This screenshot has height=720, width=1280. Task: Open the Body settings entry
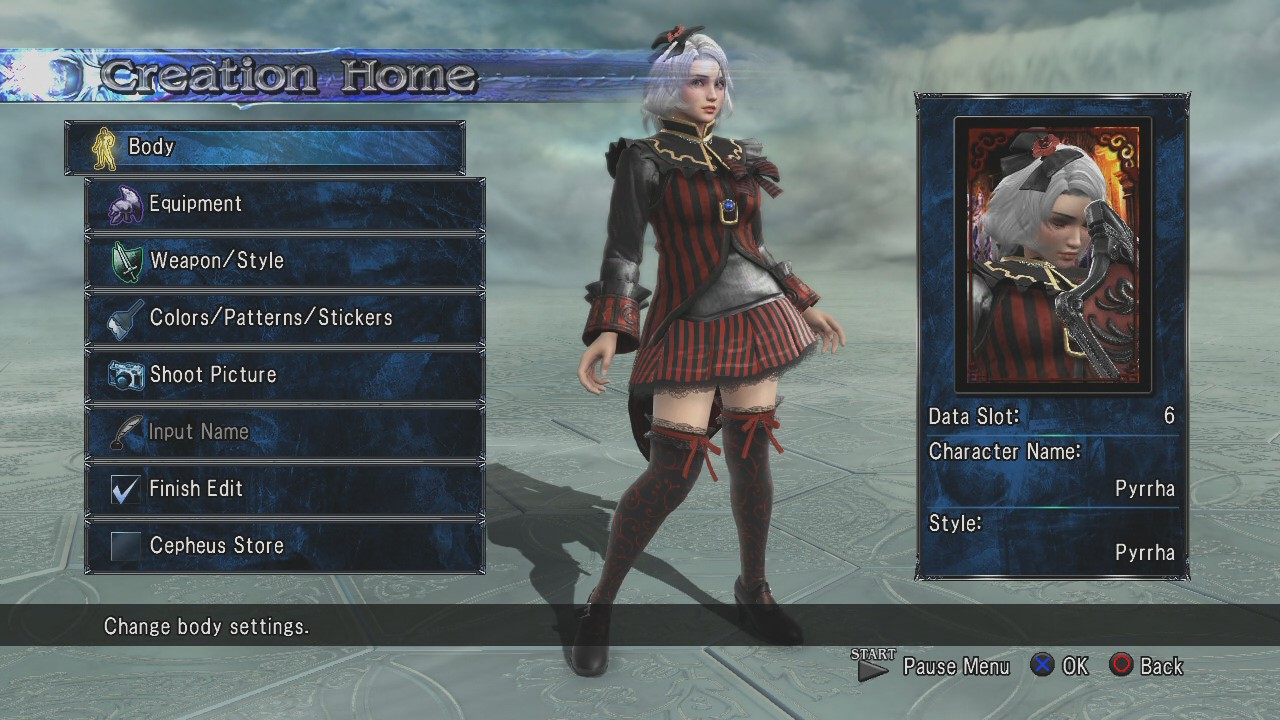(265, 147)
